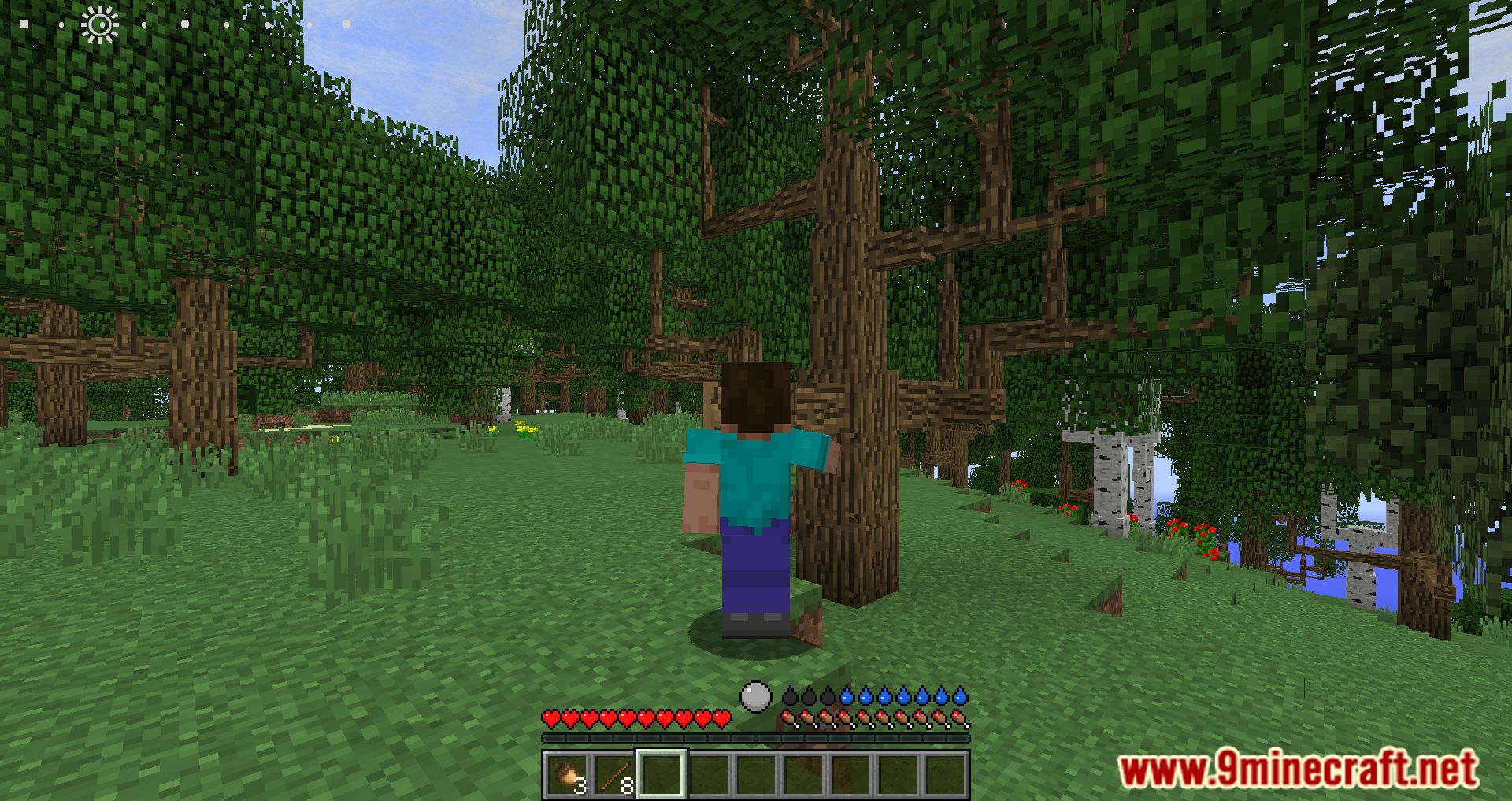
Task: Click the white temperature orb above the hotbar
Action: click(x=754, y=696)
